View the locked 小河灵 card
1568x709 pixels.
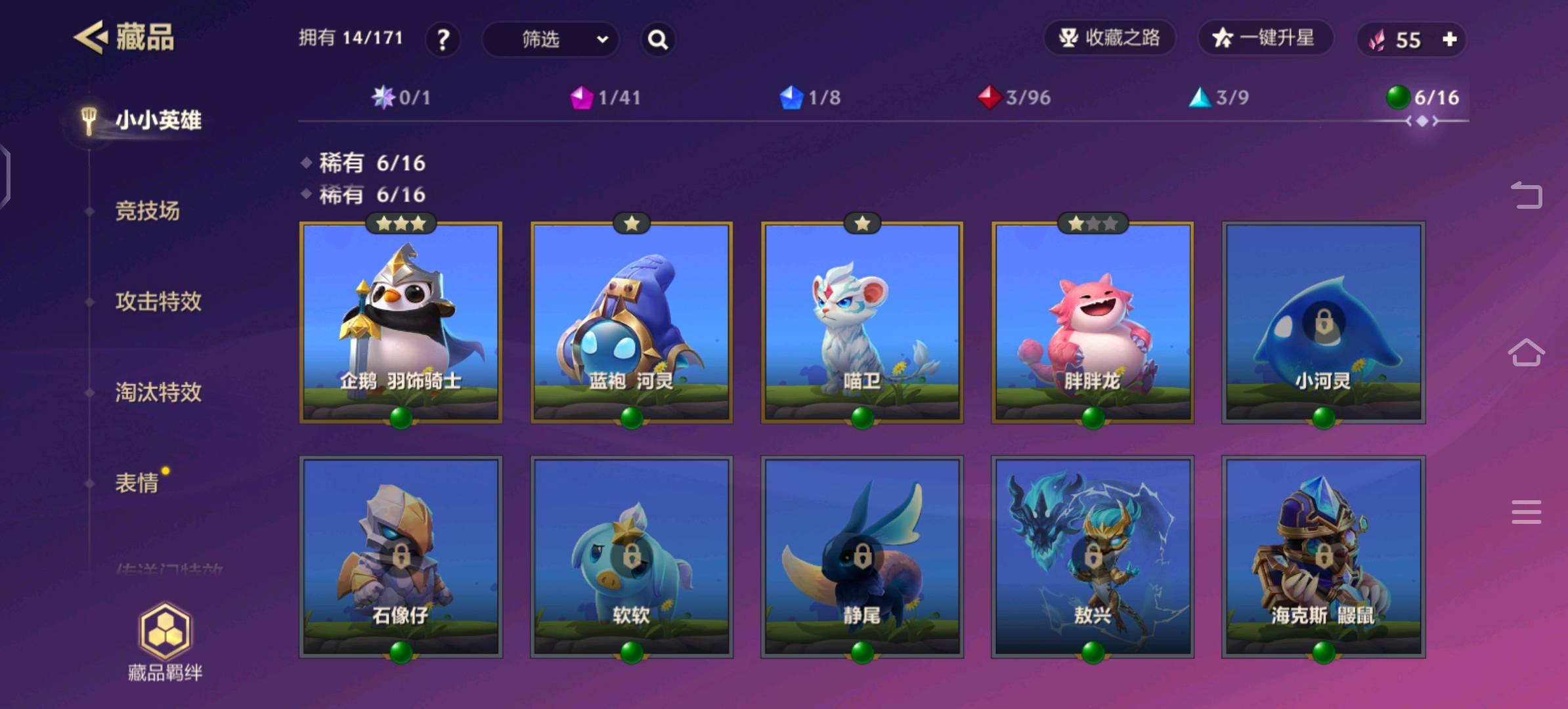coord(1323,322)
